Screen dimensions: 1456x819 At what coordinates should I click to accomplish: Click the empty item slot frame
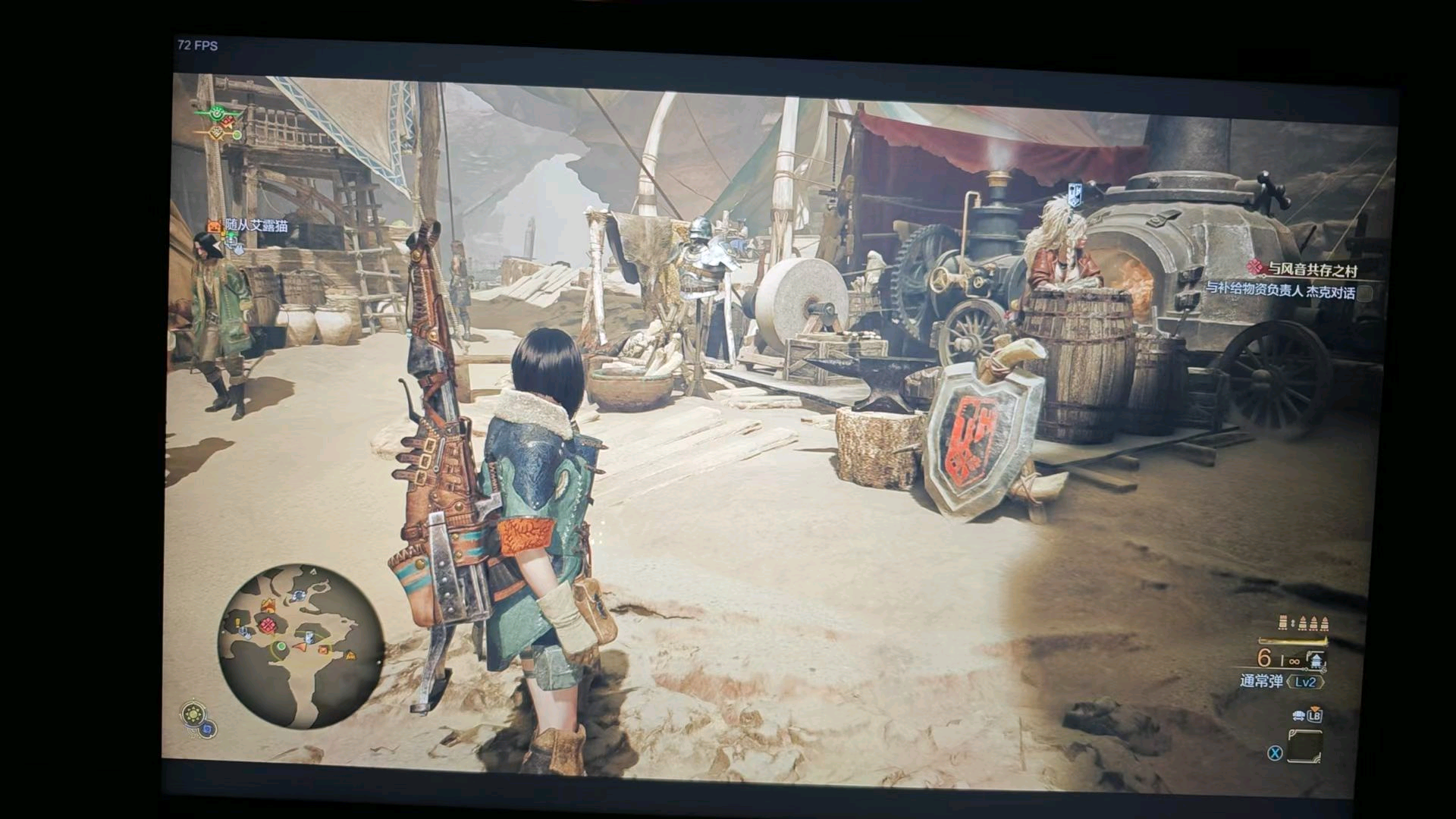pos(1304,745)
